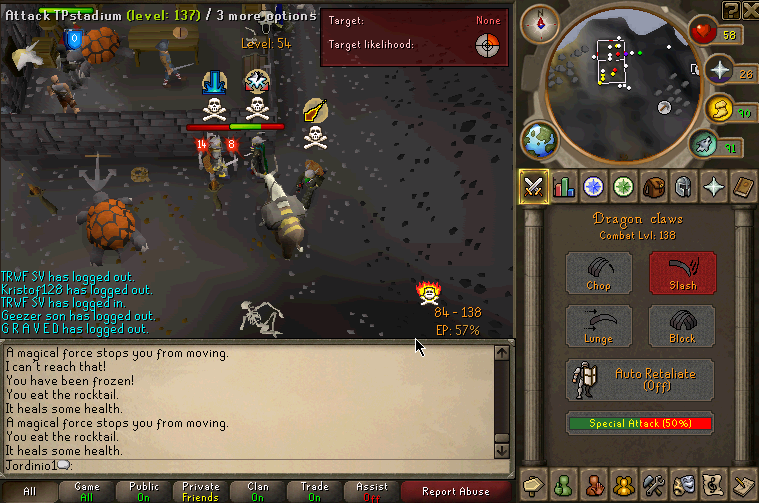The image size is (759, 503).
Task: Open the options wrench tab
Action: (653, 484)
